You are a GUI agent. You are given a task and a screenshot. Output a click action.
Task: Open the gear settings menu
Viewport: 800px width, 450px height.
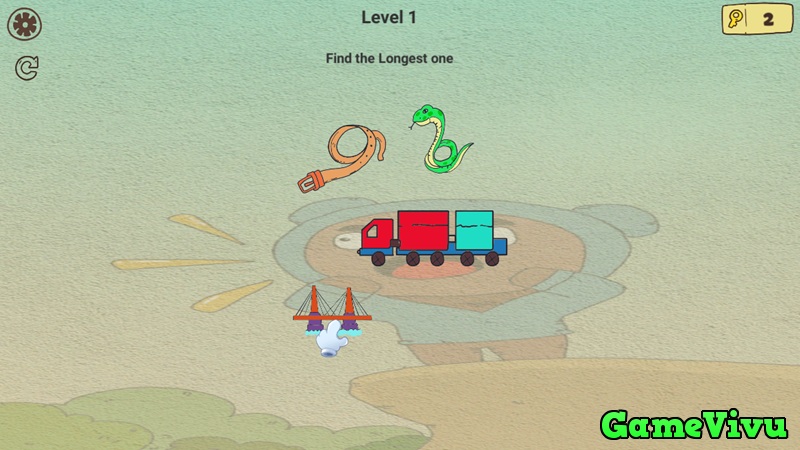pyautogui.click(x=25, y=24)
